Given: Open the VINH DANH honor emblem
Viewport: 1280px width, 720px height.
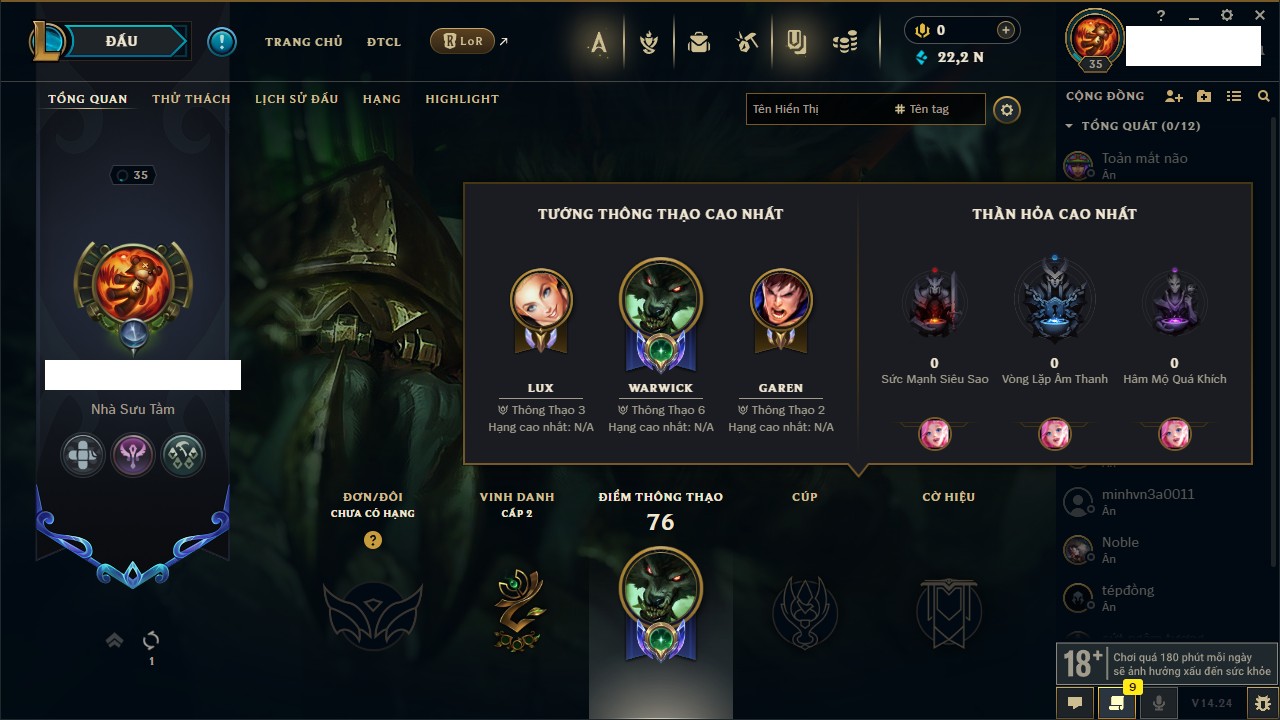Looking at the screenshot, I should tap(518, 609).
